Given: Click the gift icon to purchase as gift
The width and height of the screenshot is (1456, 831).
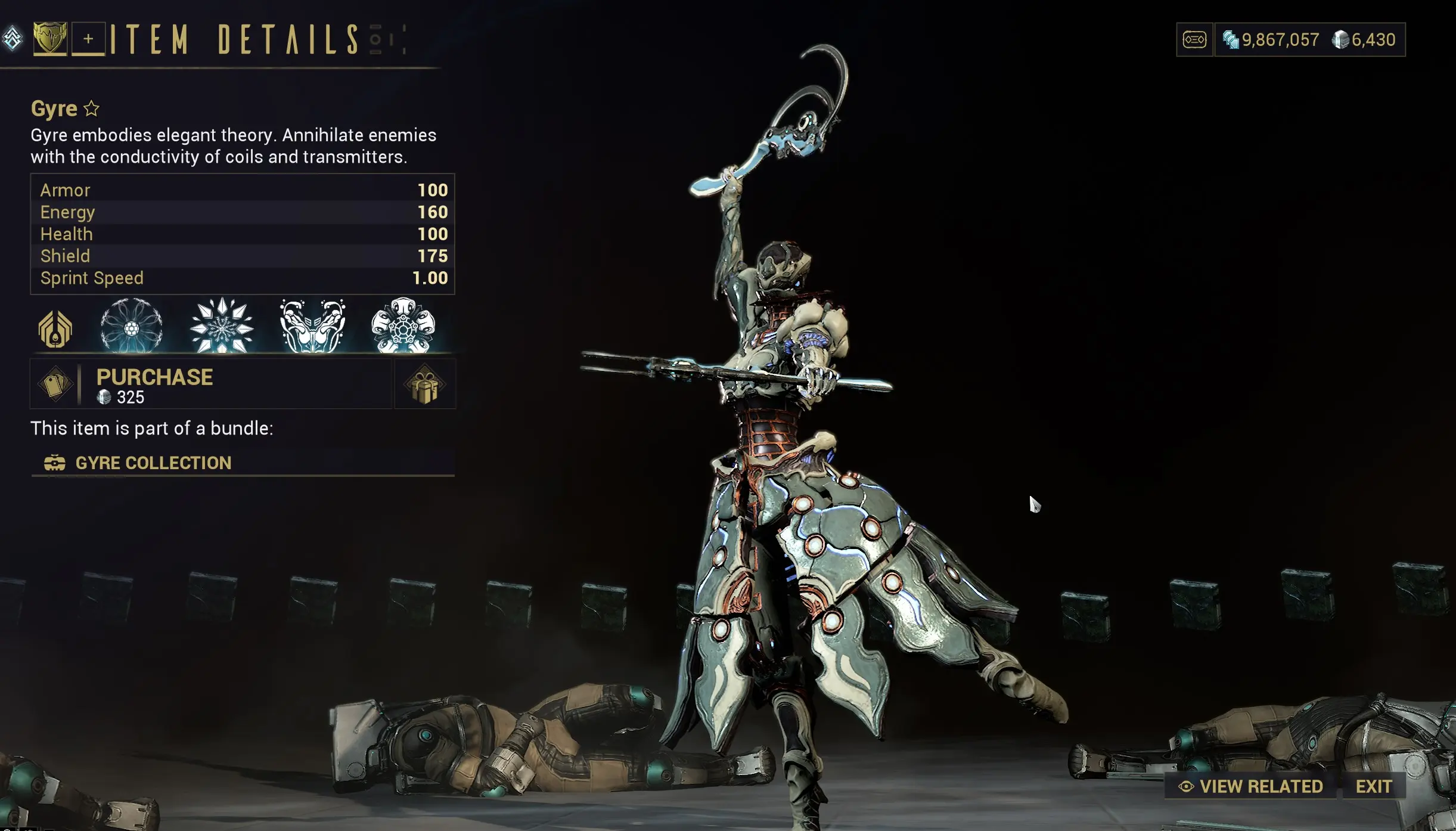Looking at the screenshot, I should pyautogui.click(x=424, y=385).
